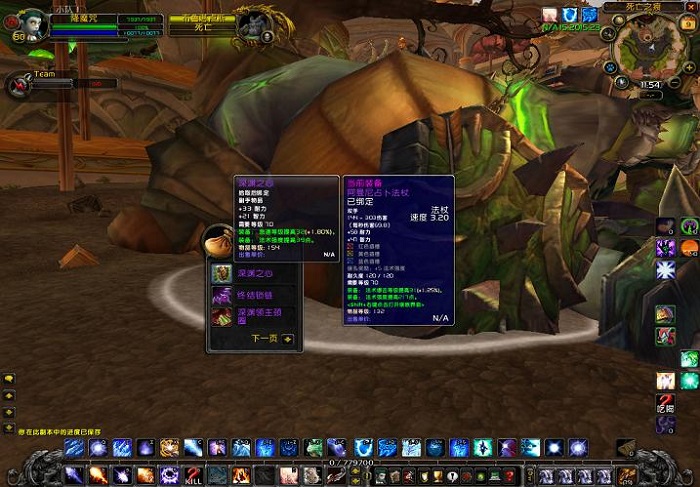The height and width of the screenshot is (487, 700).
Task: Select the 终结锁链 loot item
Action: tap(221, 296)
